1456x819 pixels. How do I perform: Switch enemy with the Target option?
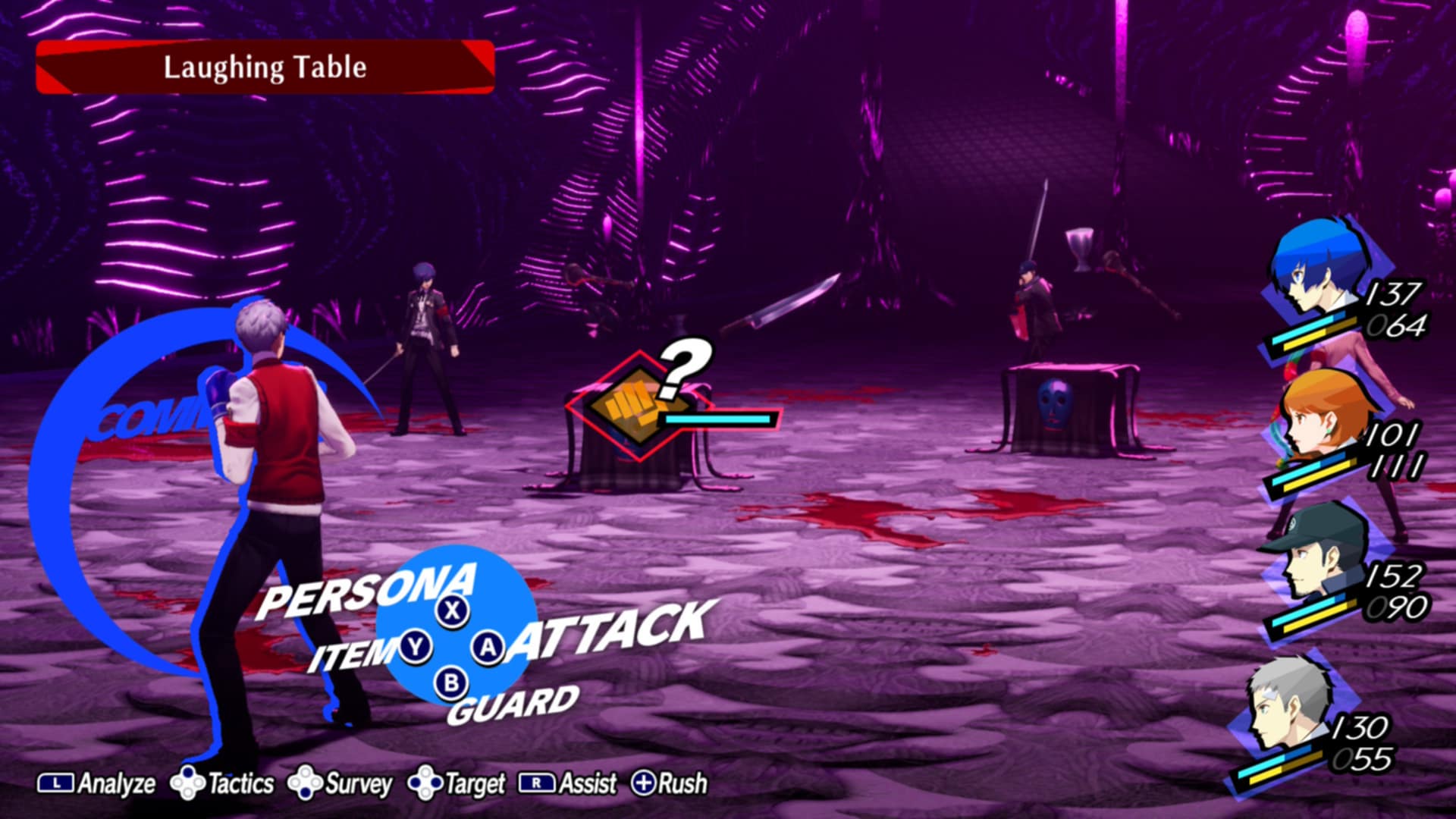pyautogui.click(x=457, y=783)
